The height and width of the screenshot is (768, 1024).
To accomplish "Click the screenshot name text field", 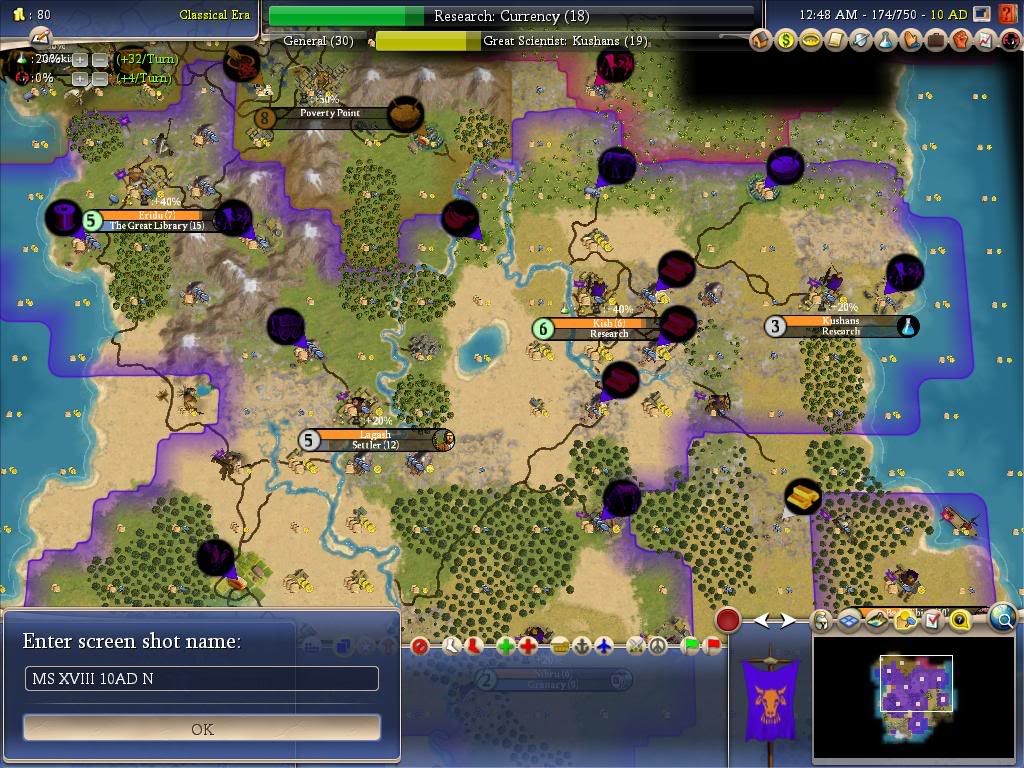I will point(202,679).
